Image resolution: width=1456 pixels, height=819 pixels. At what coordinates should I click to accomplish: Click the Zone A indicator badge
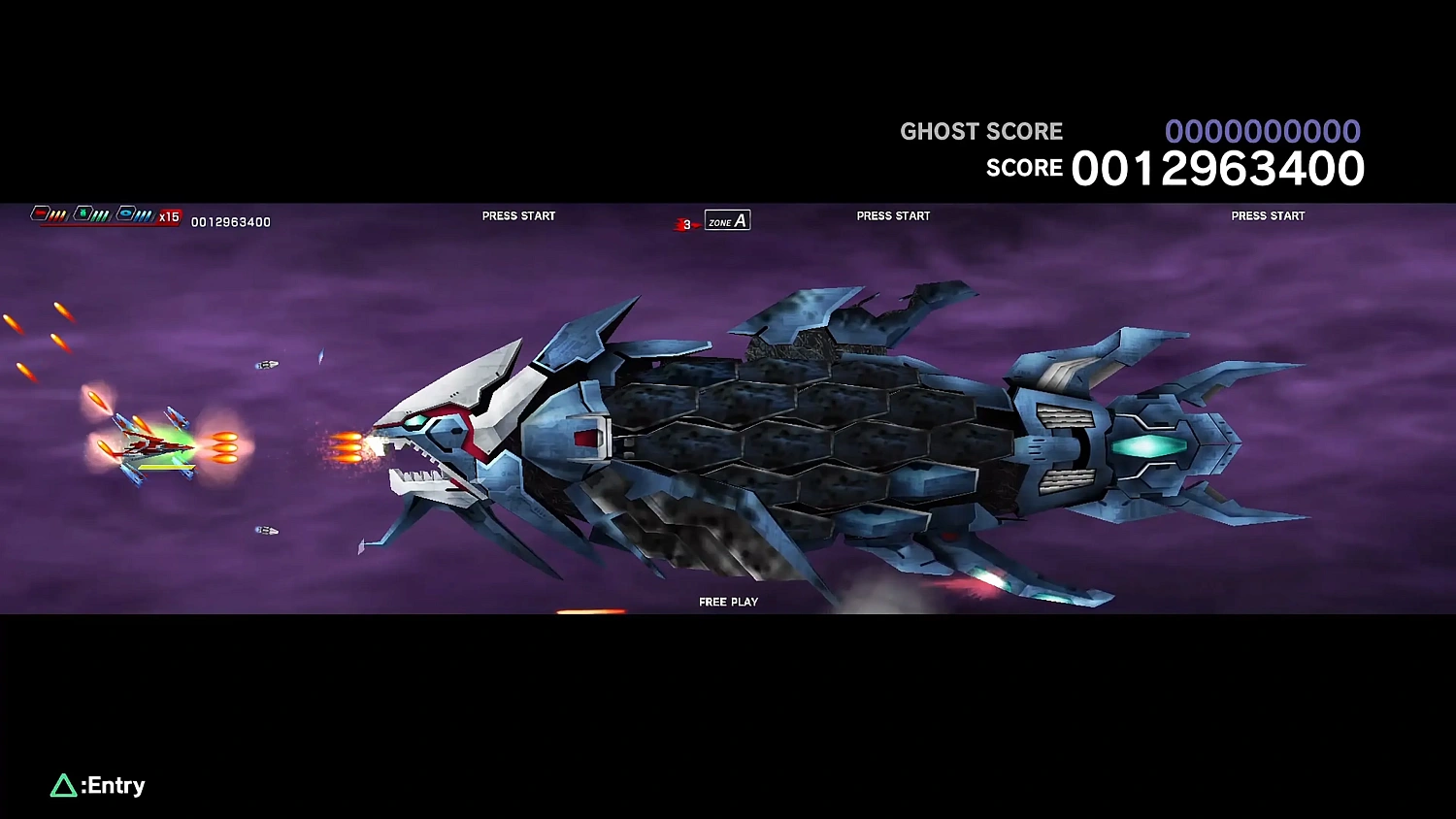(726, 220)
